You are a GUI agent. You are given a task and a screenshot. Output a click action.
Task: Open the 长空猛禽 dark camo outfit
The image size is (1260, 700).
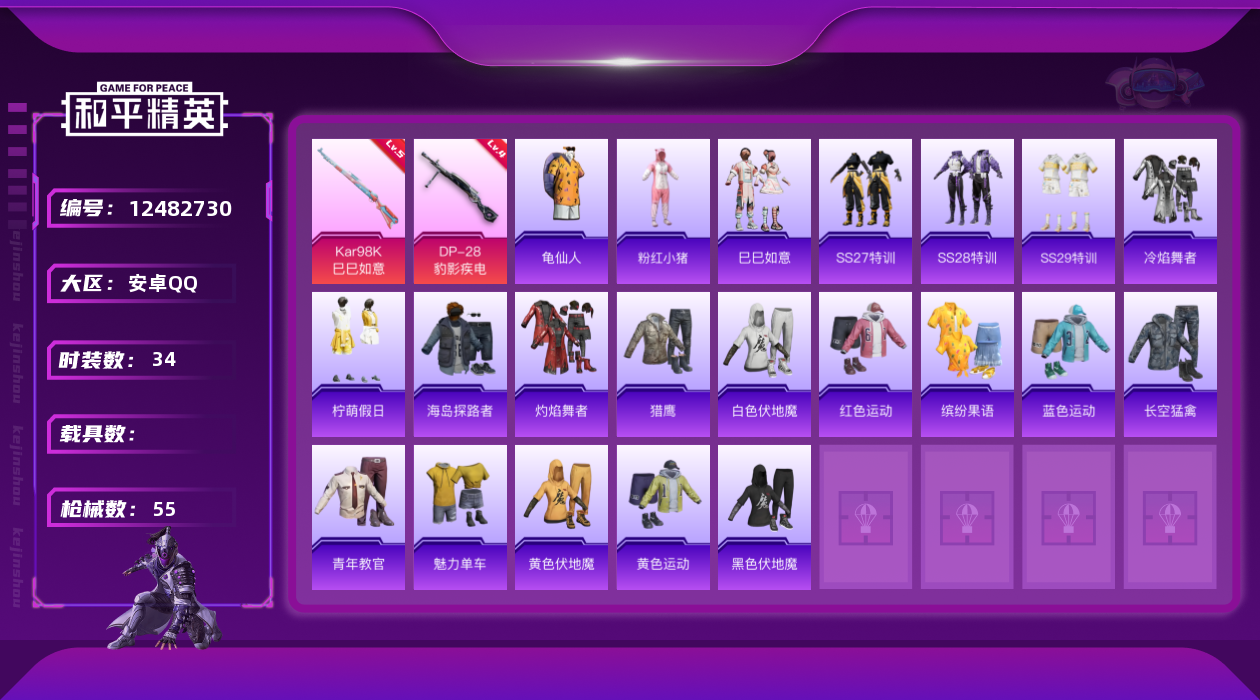[1170, 364]
